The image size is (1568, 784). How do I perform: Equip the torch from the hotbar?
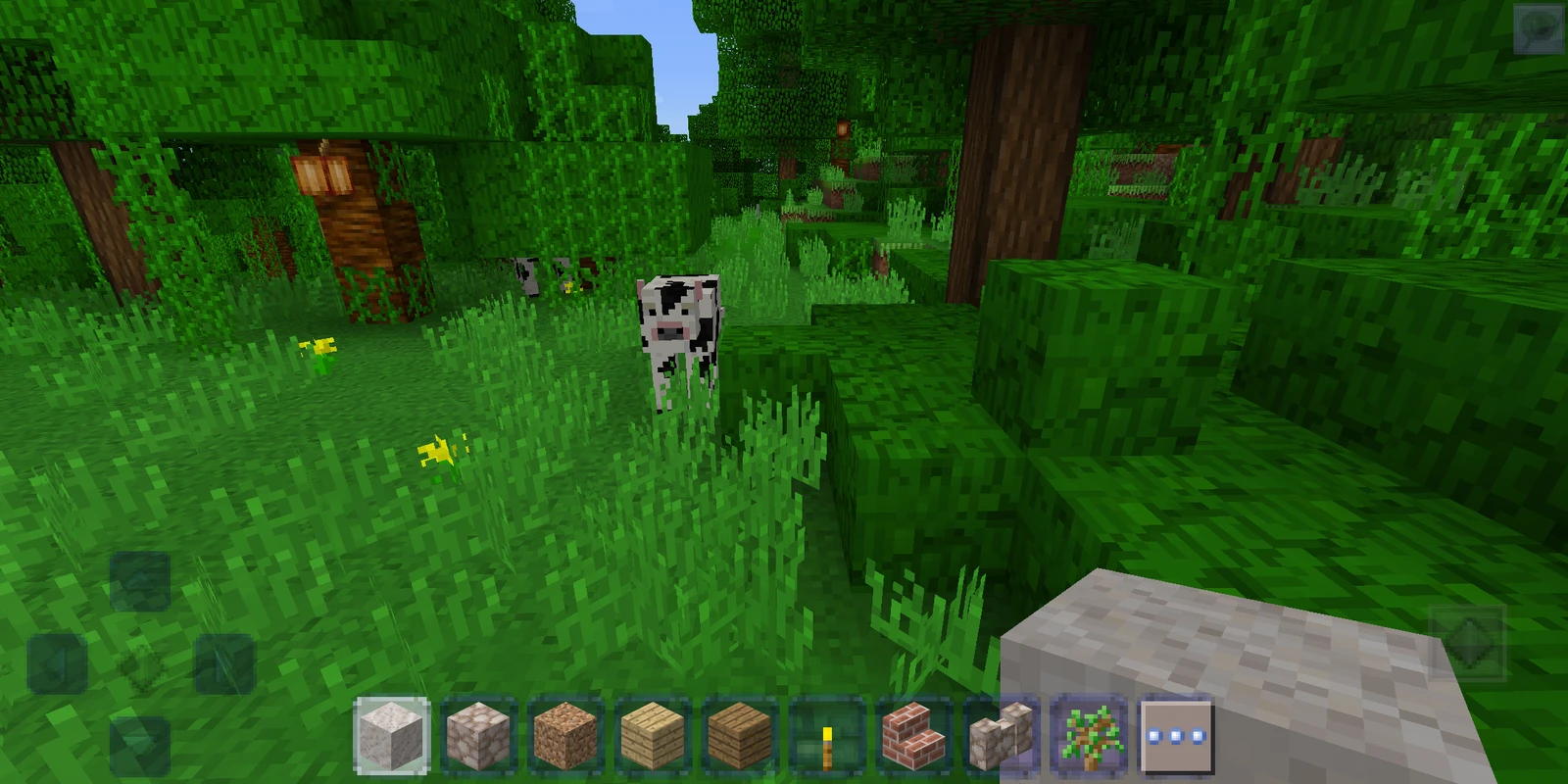826,736
